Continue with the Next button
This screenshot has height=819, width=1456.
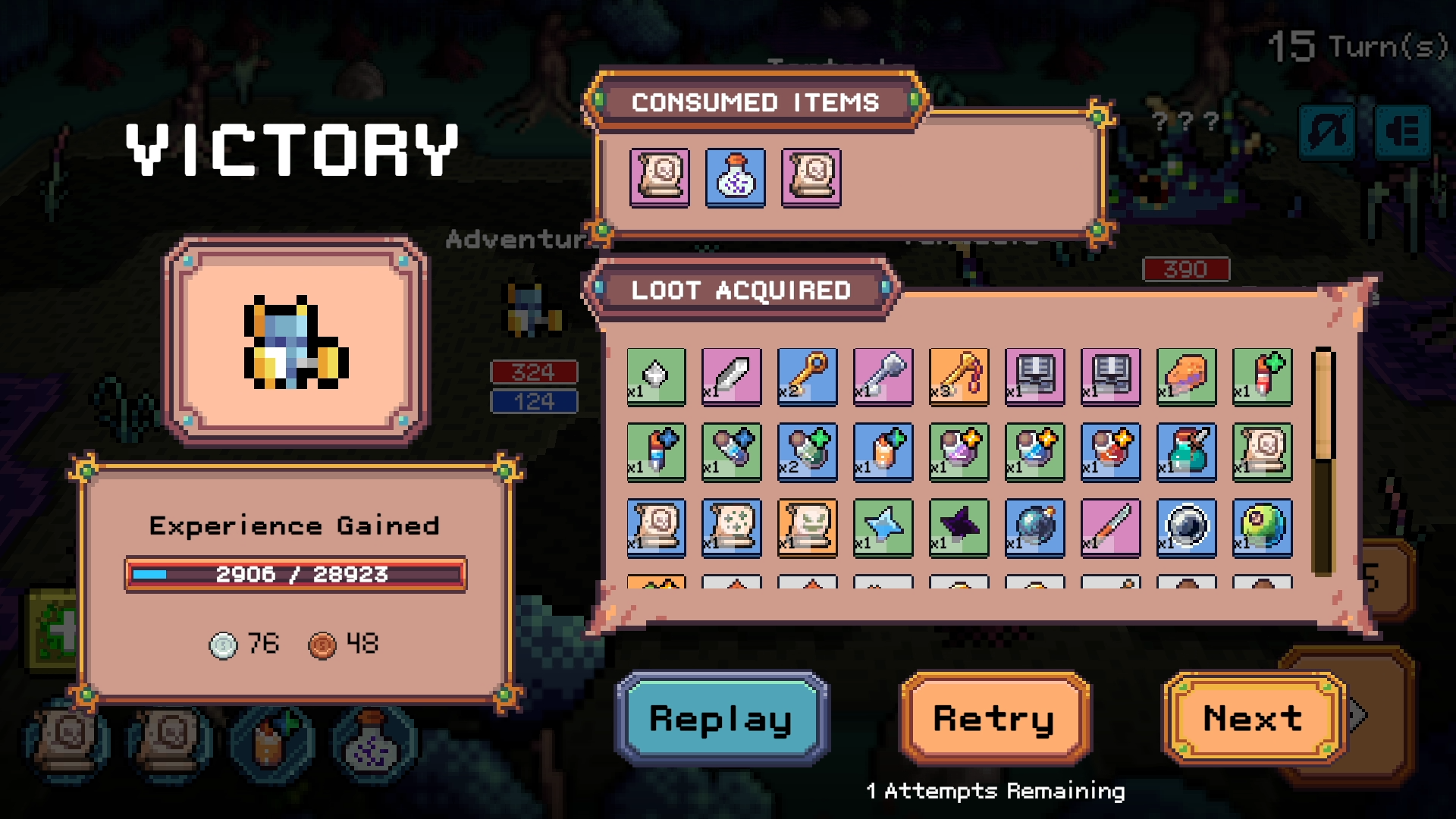pos(1253,717)
